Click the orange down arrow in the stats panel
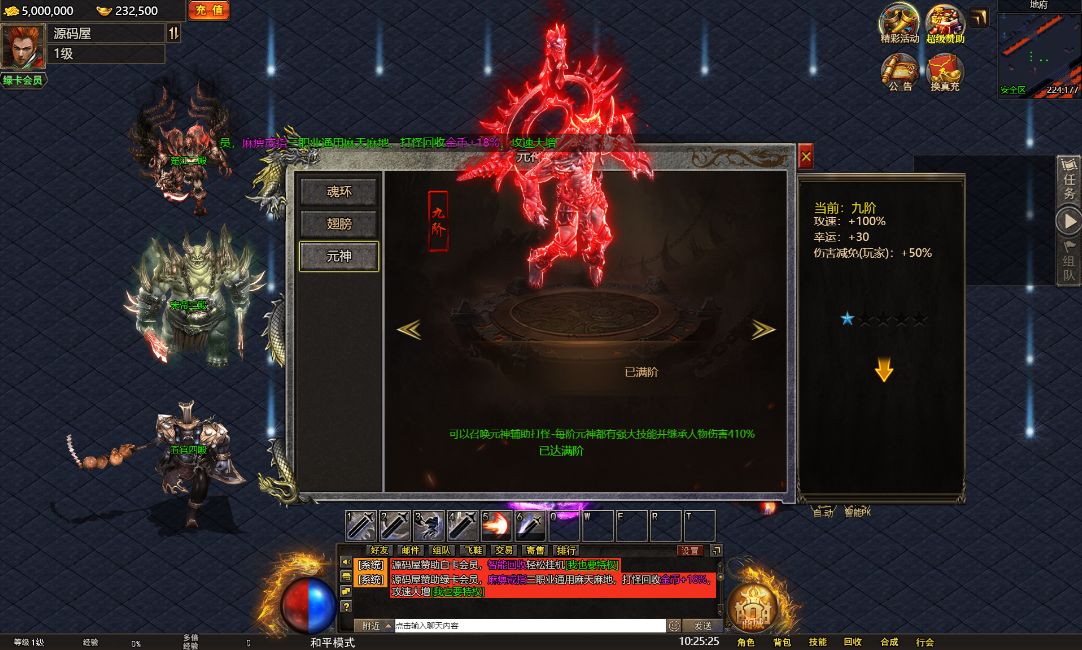The height and width of the screenshot is (650, 1082). coord(883,371)
